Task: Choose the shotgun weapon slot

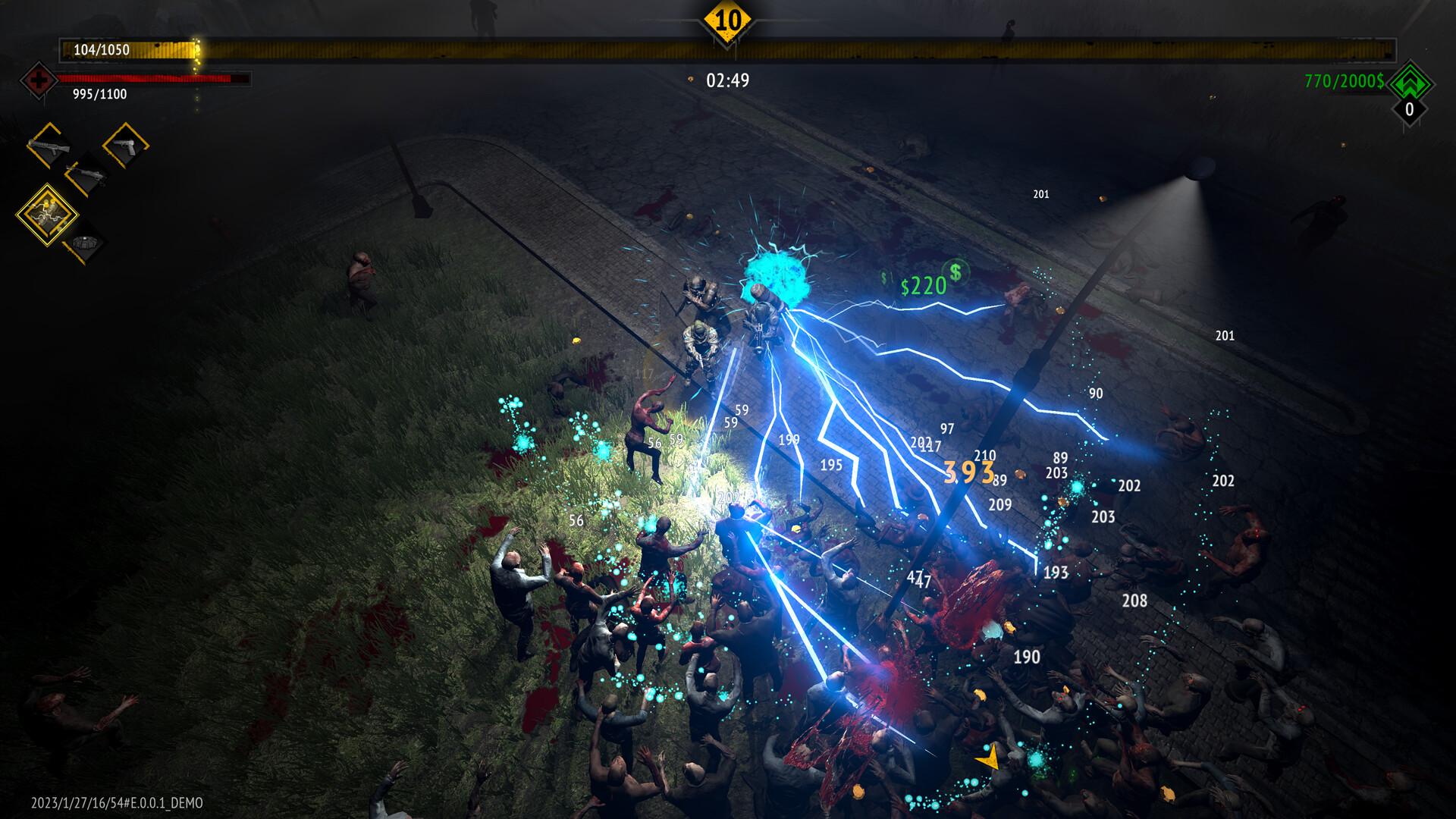Action: [x=86, y=174]
